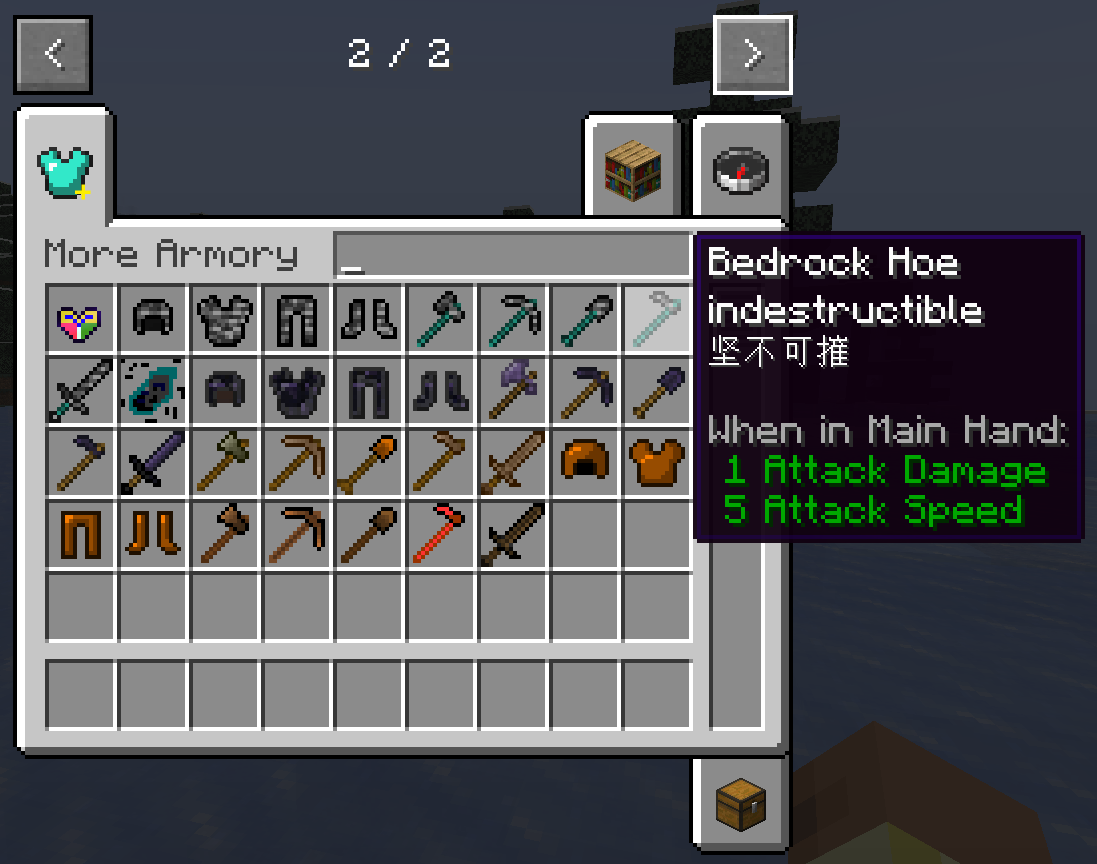1097x864 pixels.
Task: Pick up the rainbow heart item
Action: click(x=81, y=319)
